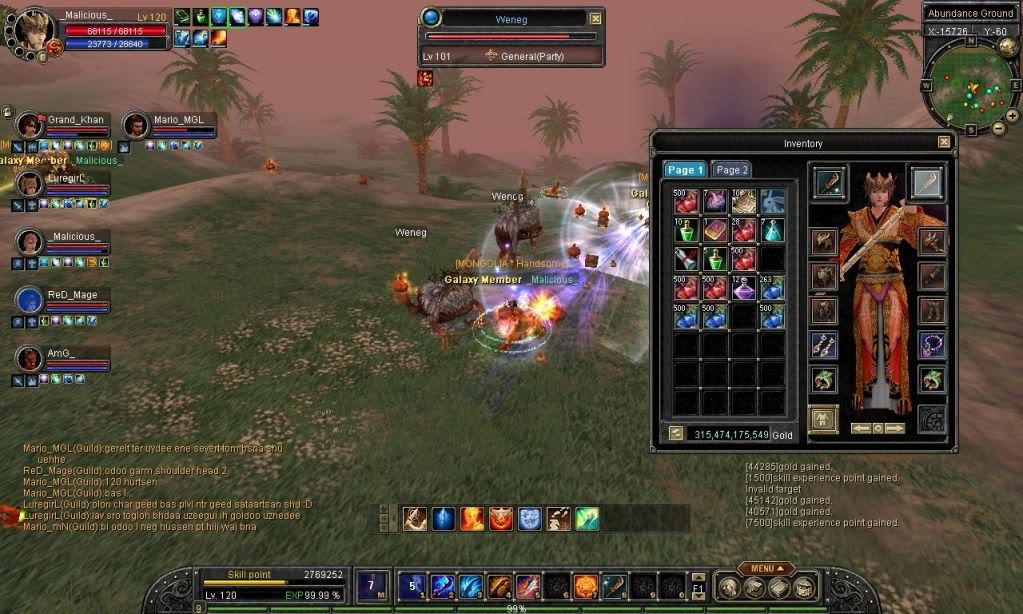Select the purple potion with count 12
The image size is (1023, 614).
click(x=743, y=288)
